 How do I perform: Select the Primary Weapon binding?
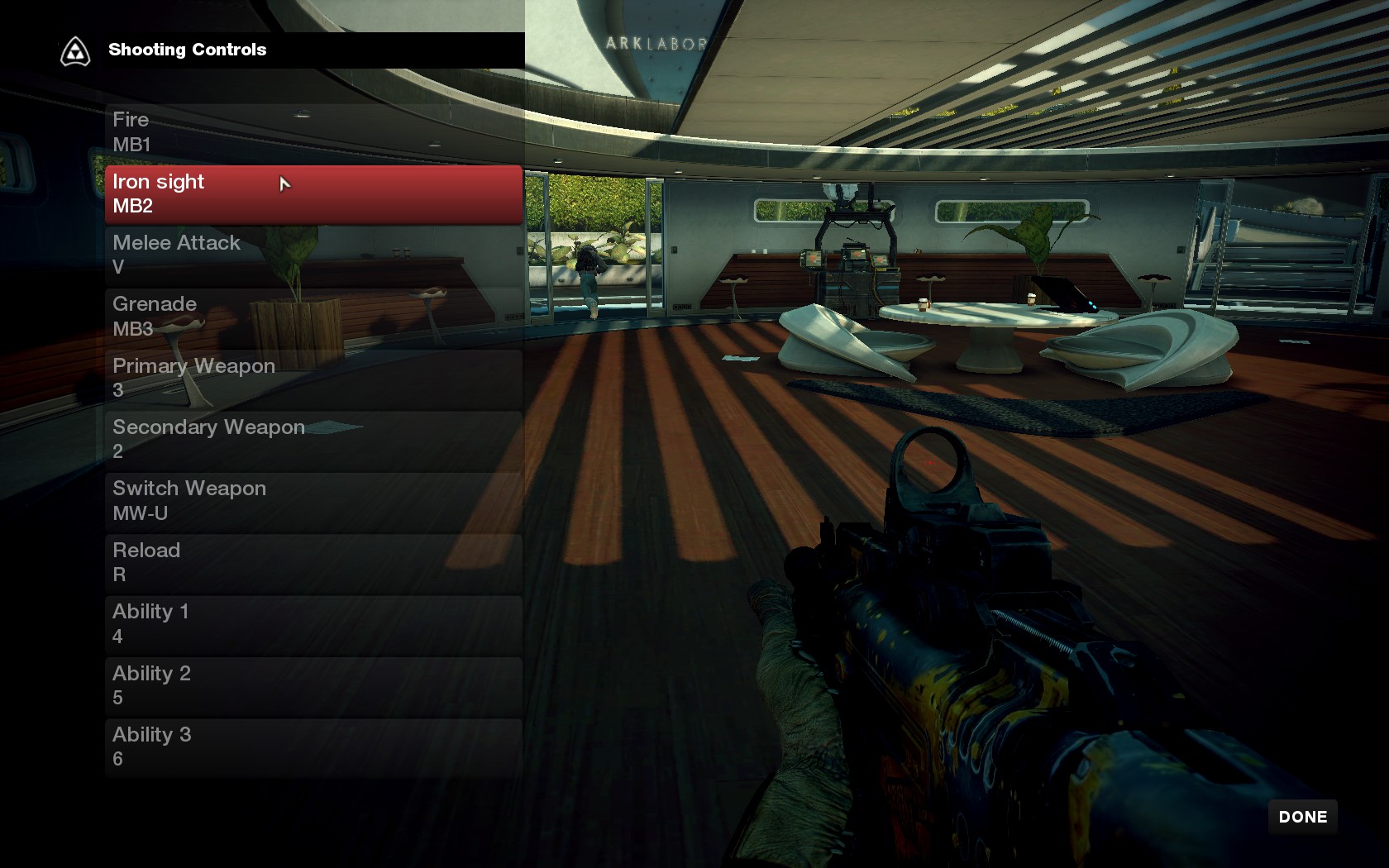(313, 378)
